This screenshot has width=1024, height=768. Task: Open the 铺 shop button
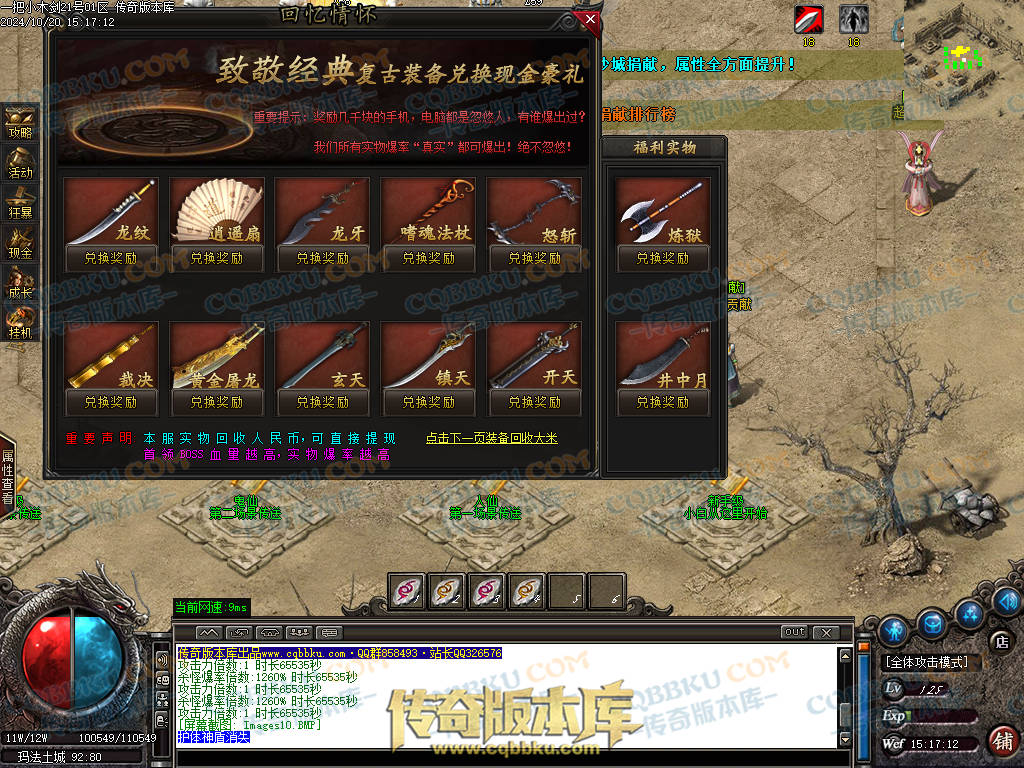(1001, 741)
